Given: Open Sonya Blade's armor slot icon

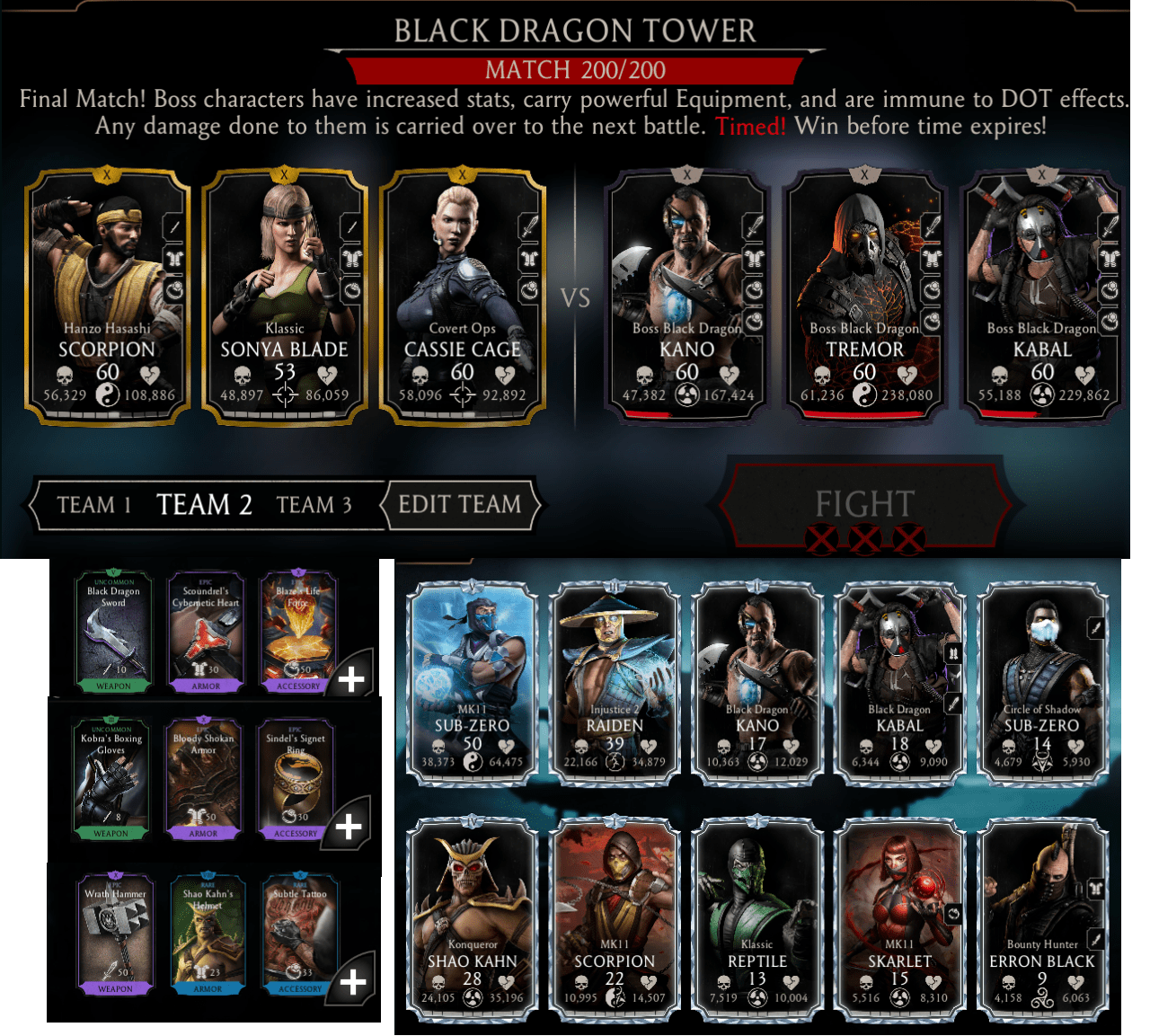Looking at the screenshot, I should (352, 258).
